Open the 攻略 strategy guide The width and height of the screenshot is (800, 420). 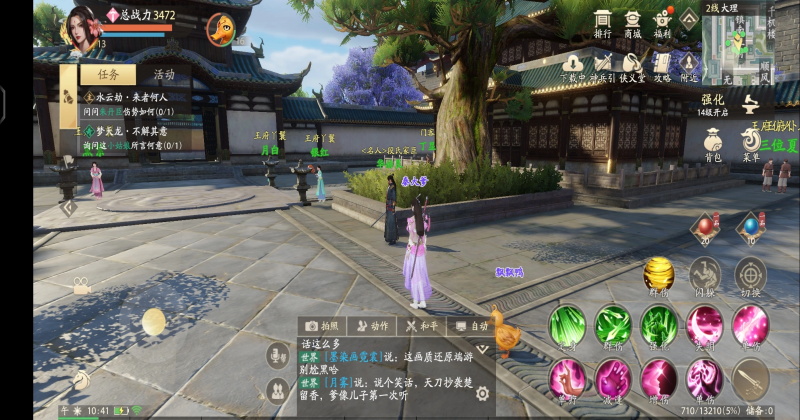(661, 66)
